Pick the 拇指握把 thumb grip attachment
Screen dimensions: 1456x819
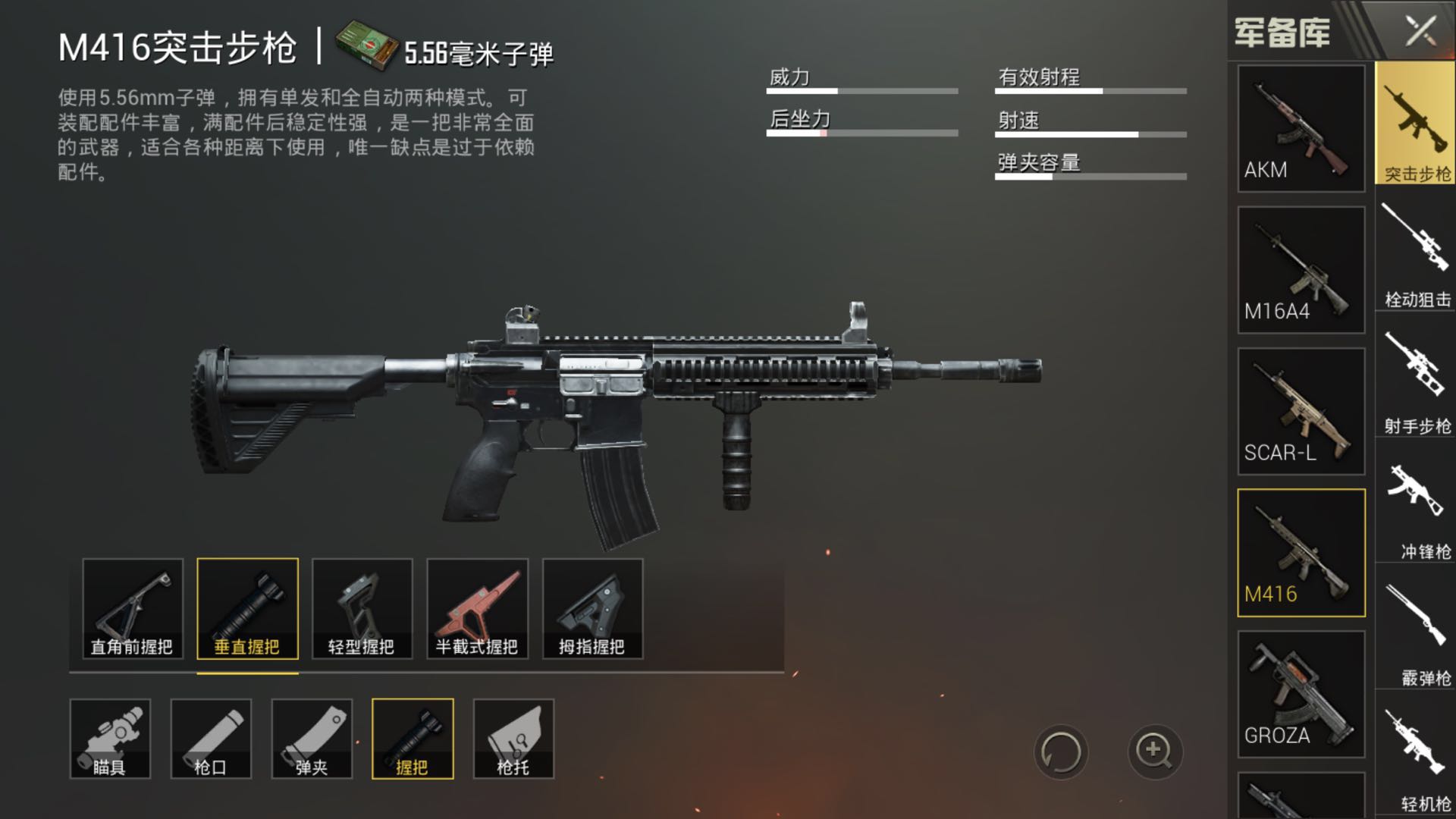tap(592, 608)
